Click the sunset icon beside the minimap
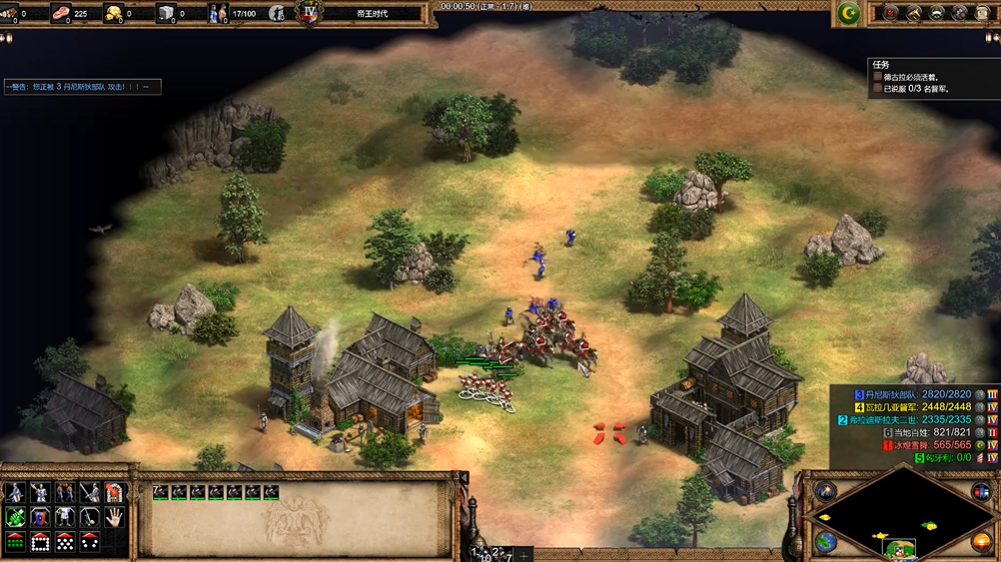The width and height of the screenshot is (1001, 562). pos(981,542)
